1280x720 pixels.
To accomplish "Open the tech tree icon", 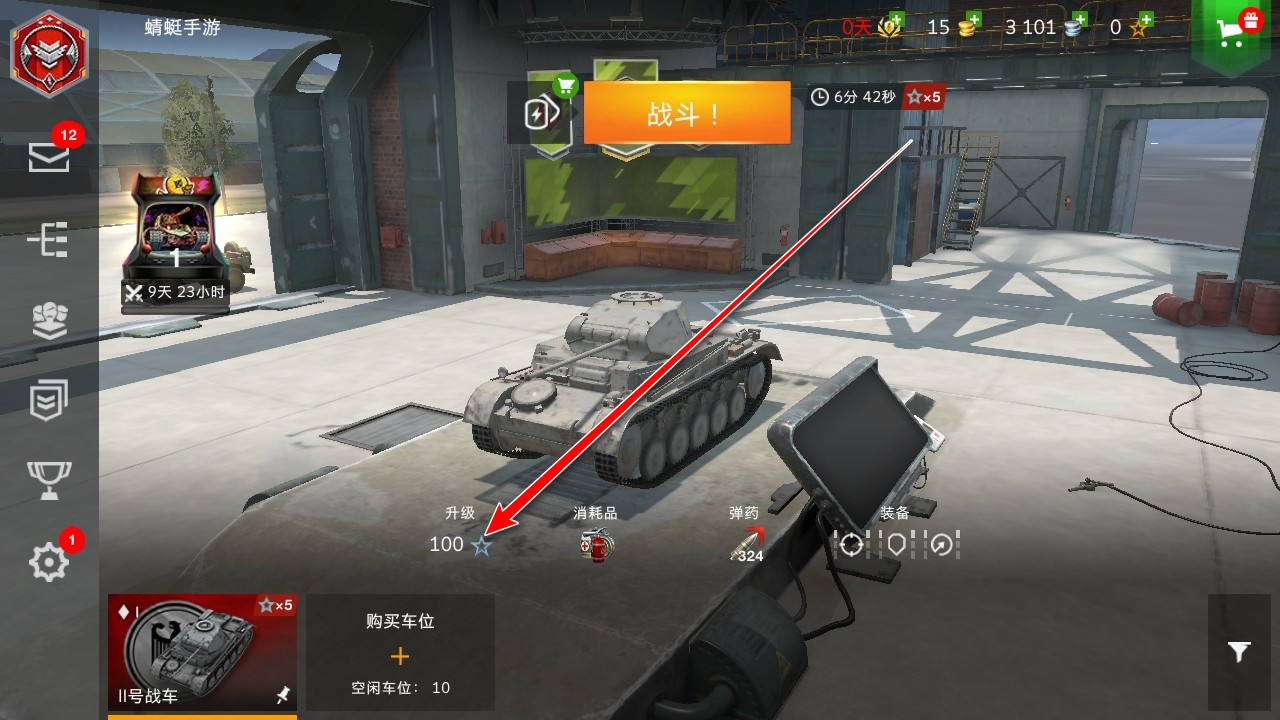I will [49, 241].
